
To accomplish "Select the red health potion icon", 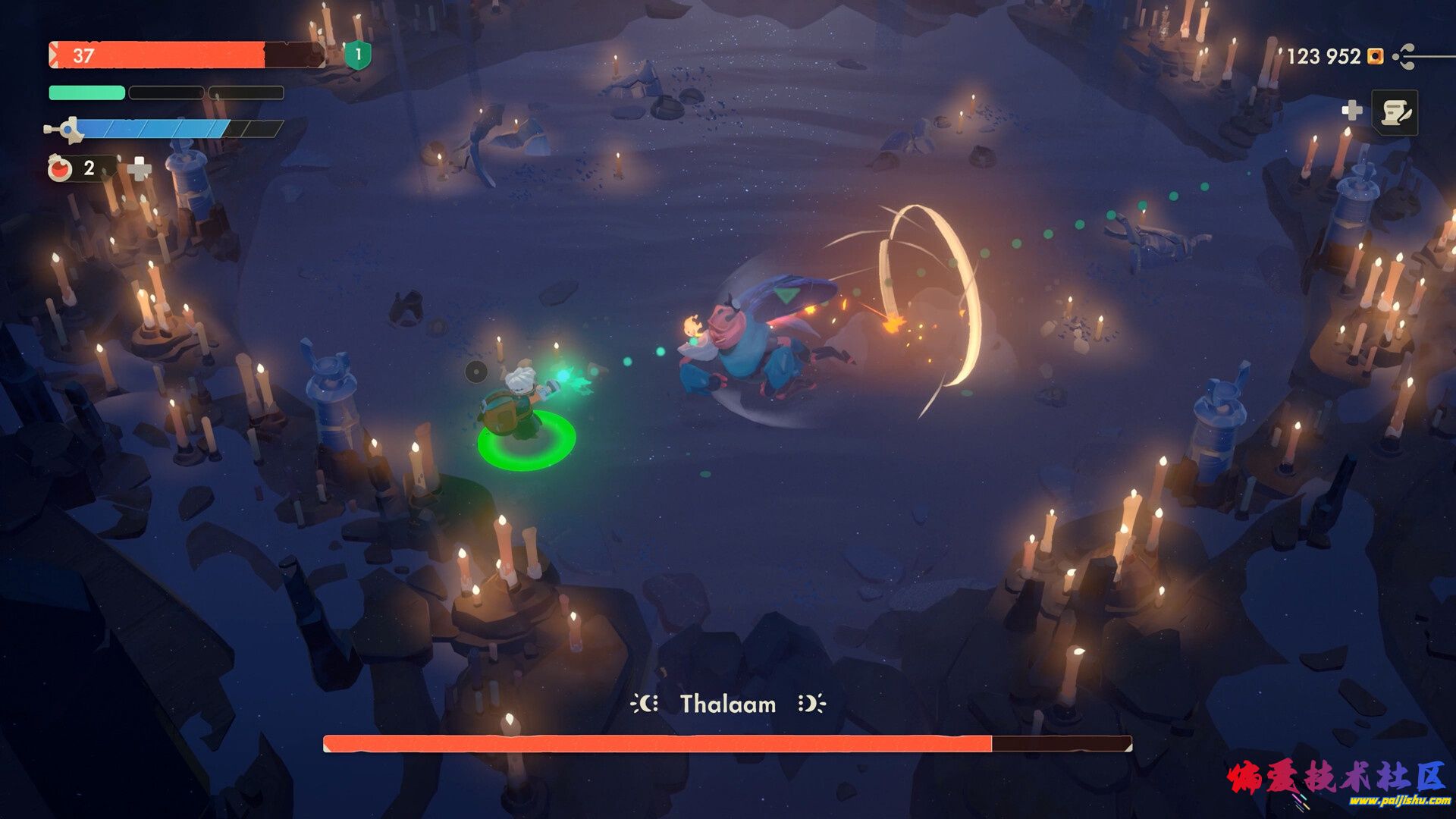I will pos(60,168).
